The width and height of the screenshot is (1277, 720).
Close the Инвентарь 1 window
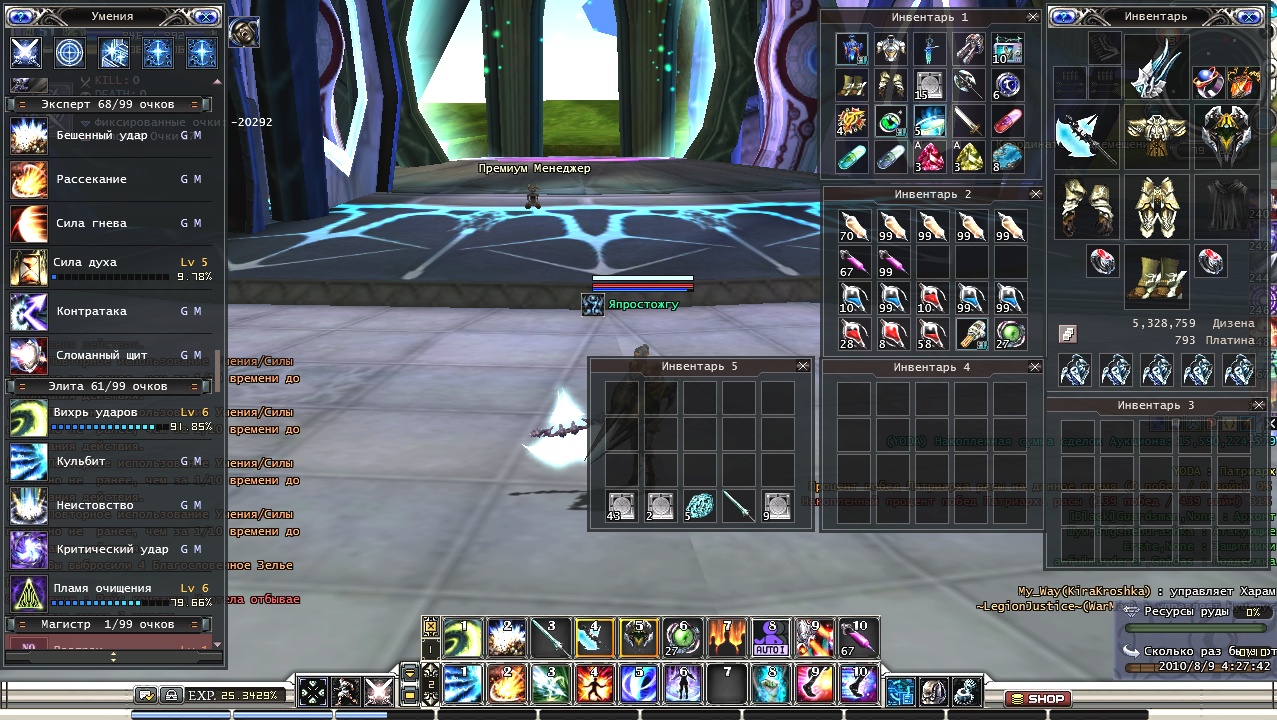pyautogui.click(x=1032, y=17)
